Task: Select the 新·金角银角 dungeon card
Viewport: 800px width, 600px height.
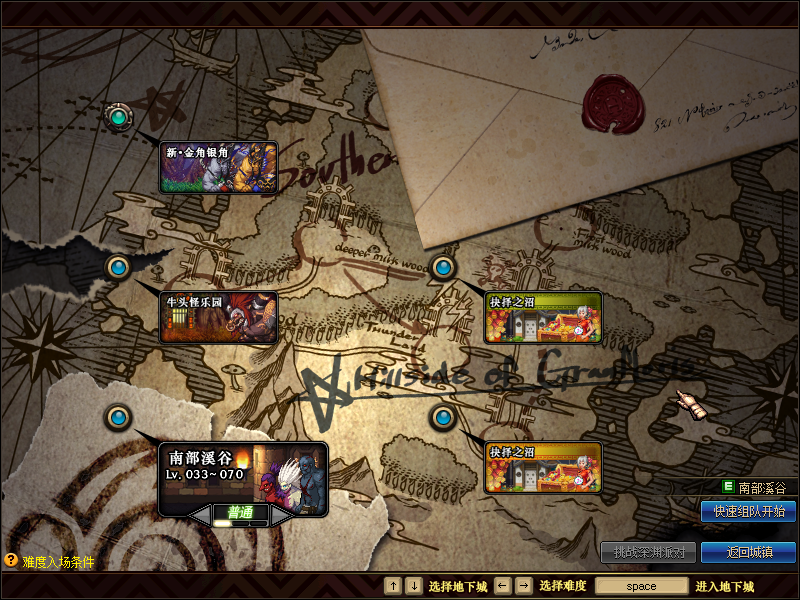Action: coord(218,167)
